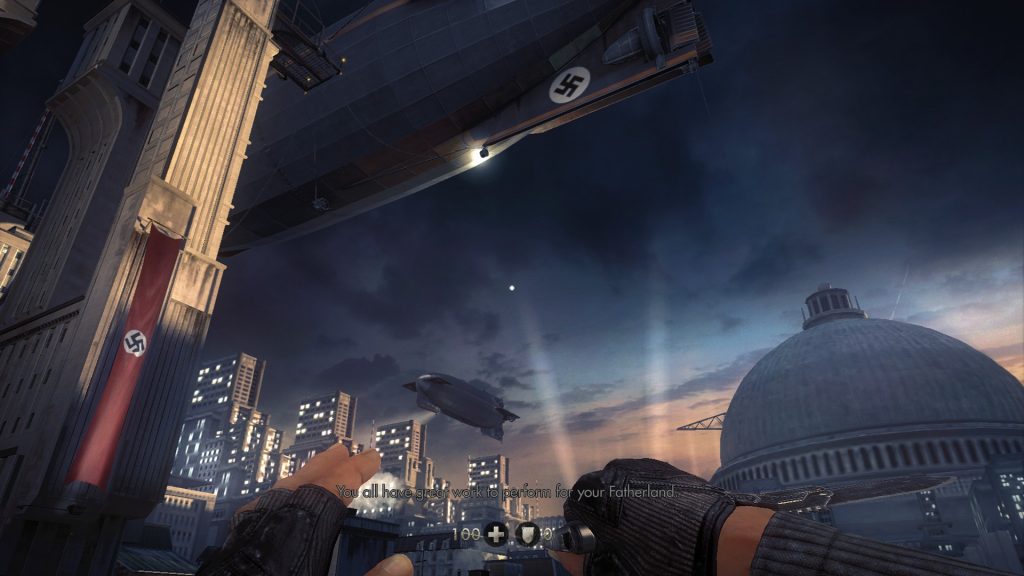The width and height of the screenshot is (1024, 576).
Task: Click the health cross icon
Action: point(496,534)
